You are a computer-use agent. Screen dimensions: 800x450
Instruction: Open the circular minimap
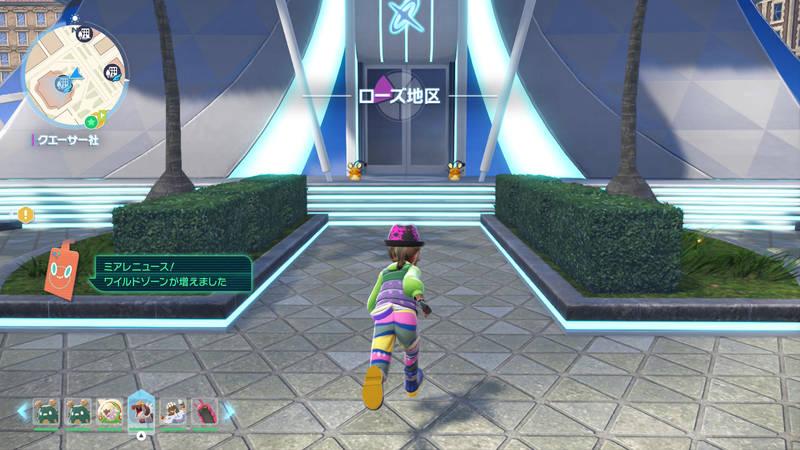tap(74, 74)
